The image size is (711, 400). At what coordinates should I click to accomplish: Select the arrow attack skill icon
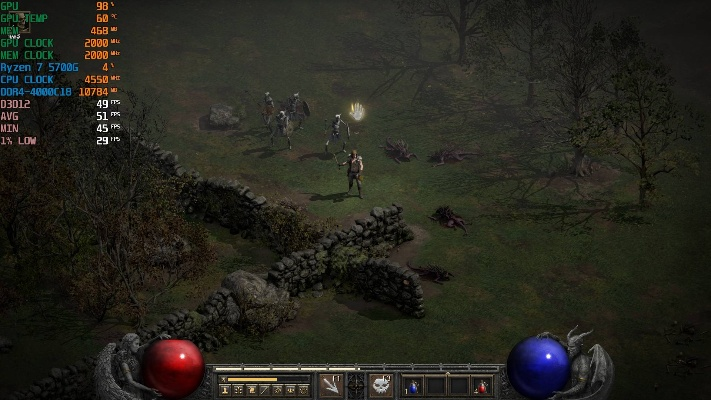click(330, 385)
